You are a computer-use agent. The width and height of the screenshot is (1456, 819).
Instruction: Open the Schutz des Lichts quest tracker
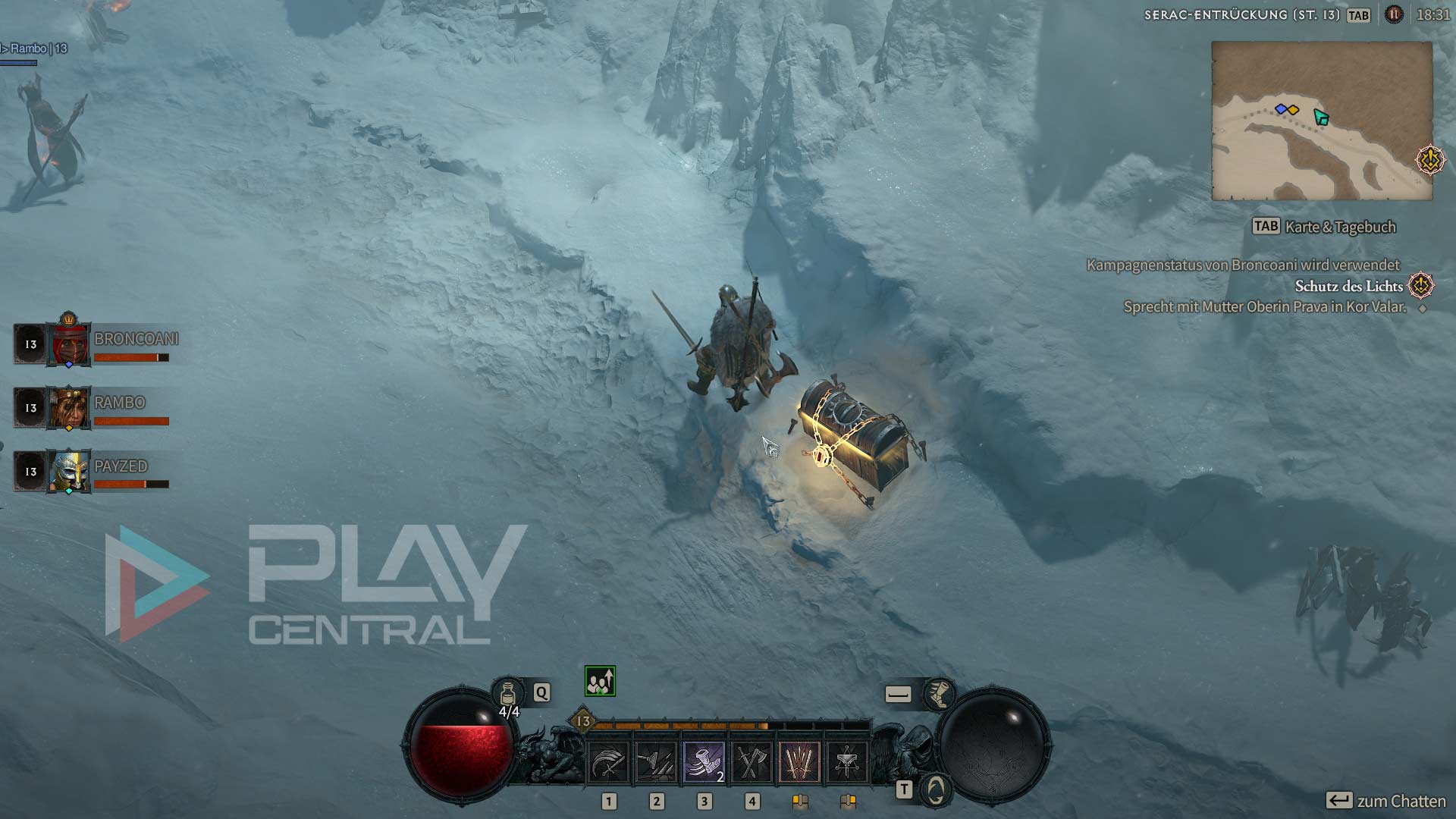(x=1348, y=286)
